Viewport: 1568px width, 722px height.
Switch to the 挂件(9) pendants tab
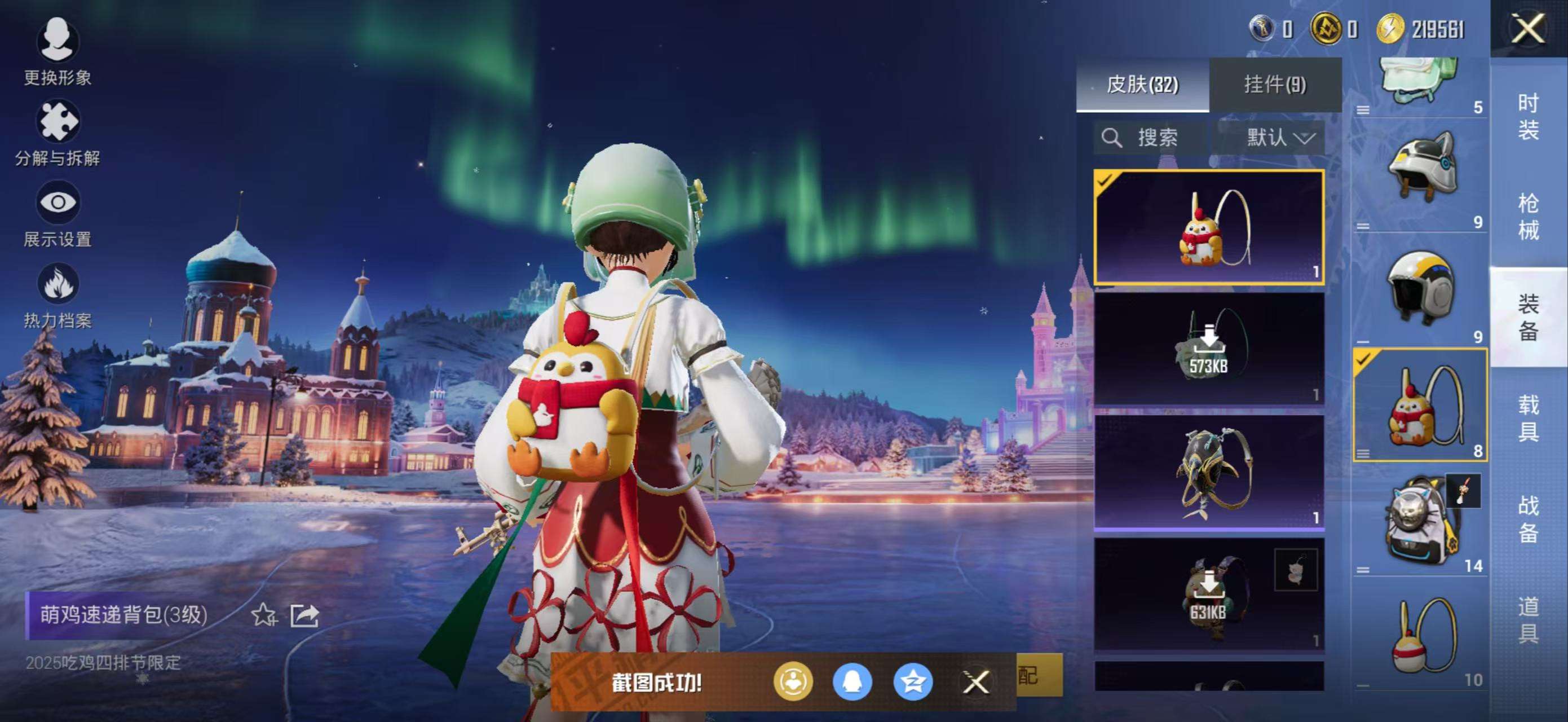tap(1275, 85)
